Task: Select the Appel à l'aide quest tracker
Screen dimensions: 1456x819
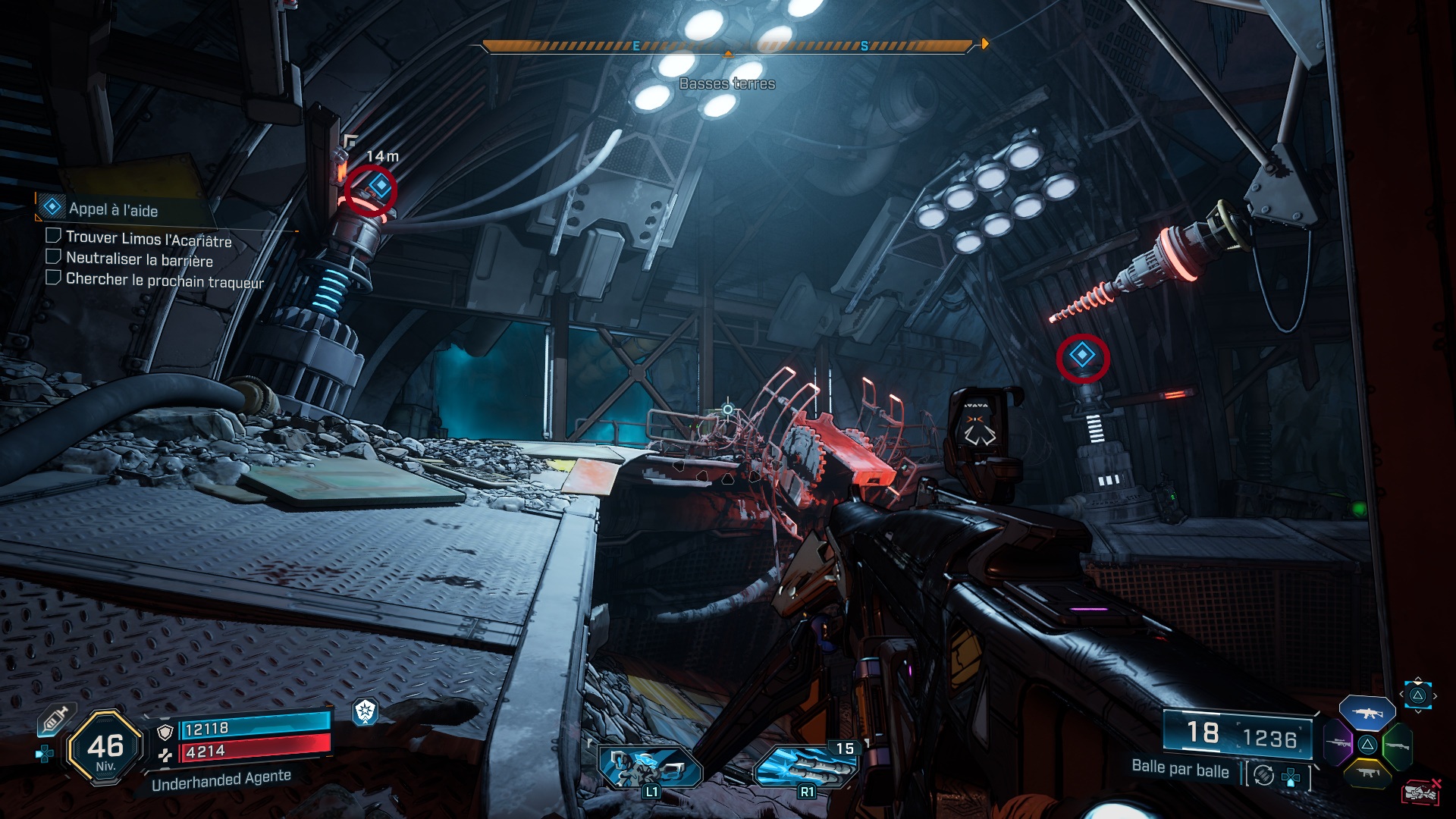Action: 114,209
